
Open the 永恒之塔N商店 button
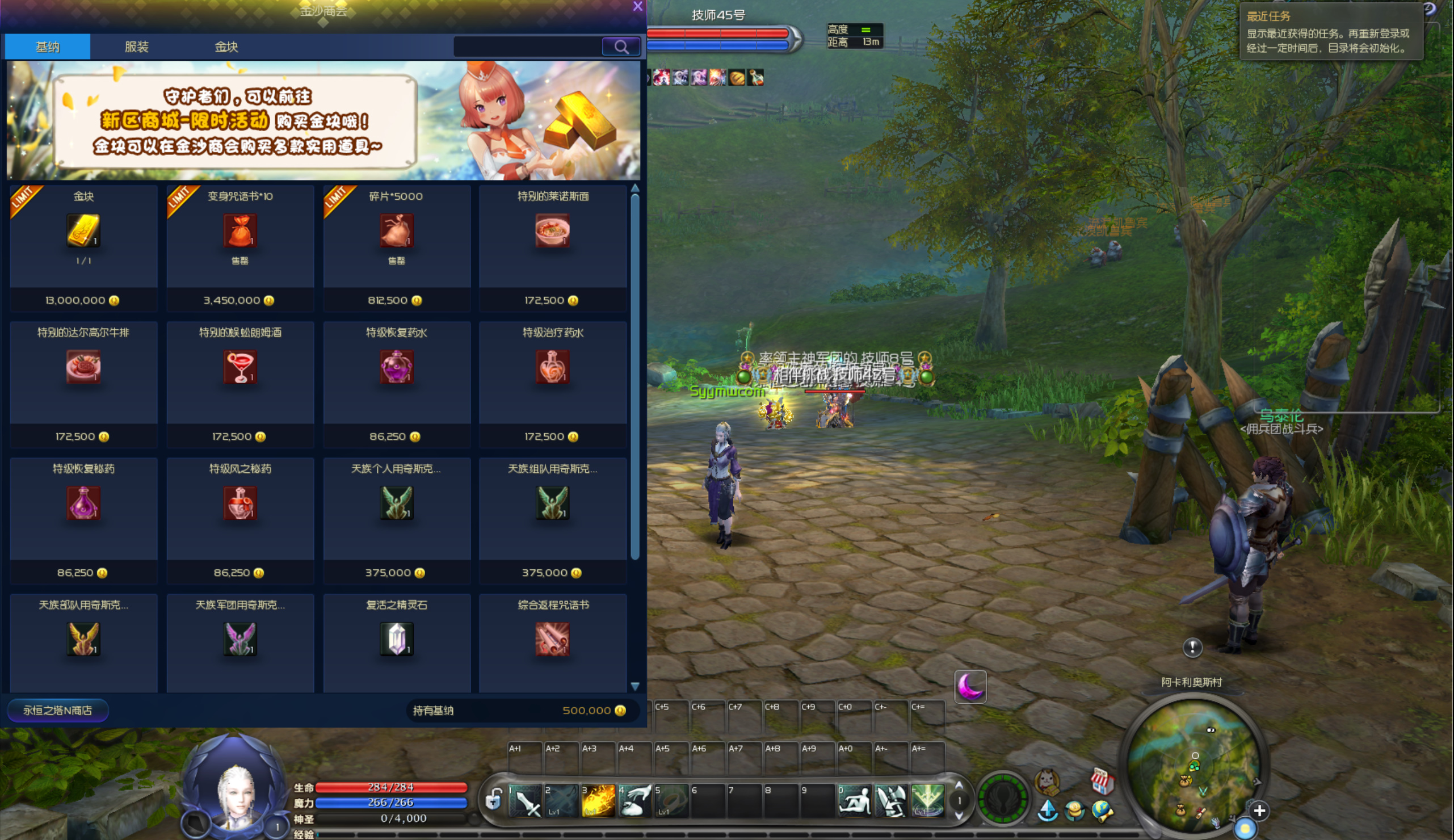(x=58, y=710)
